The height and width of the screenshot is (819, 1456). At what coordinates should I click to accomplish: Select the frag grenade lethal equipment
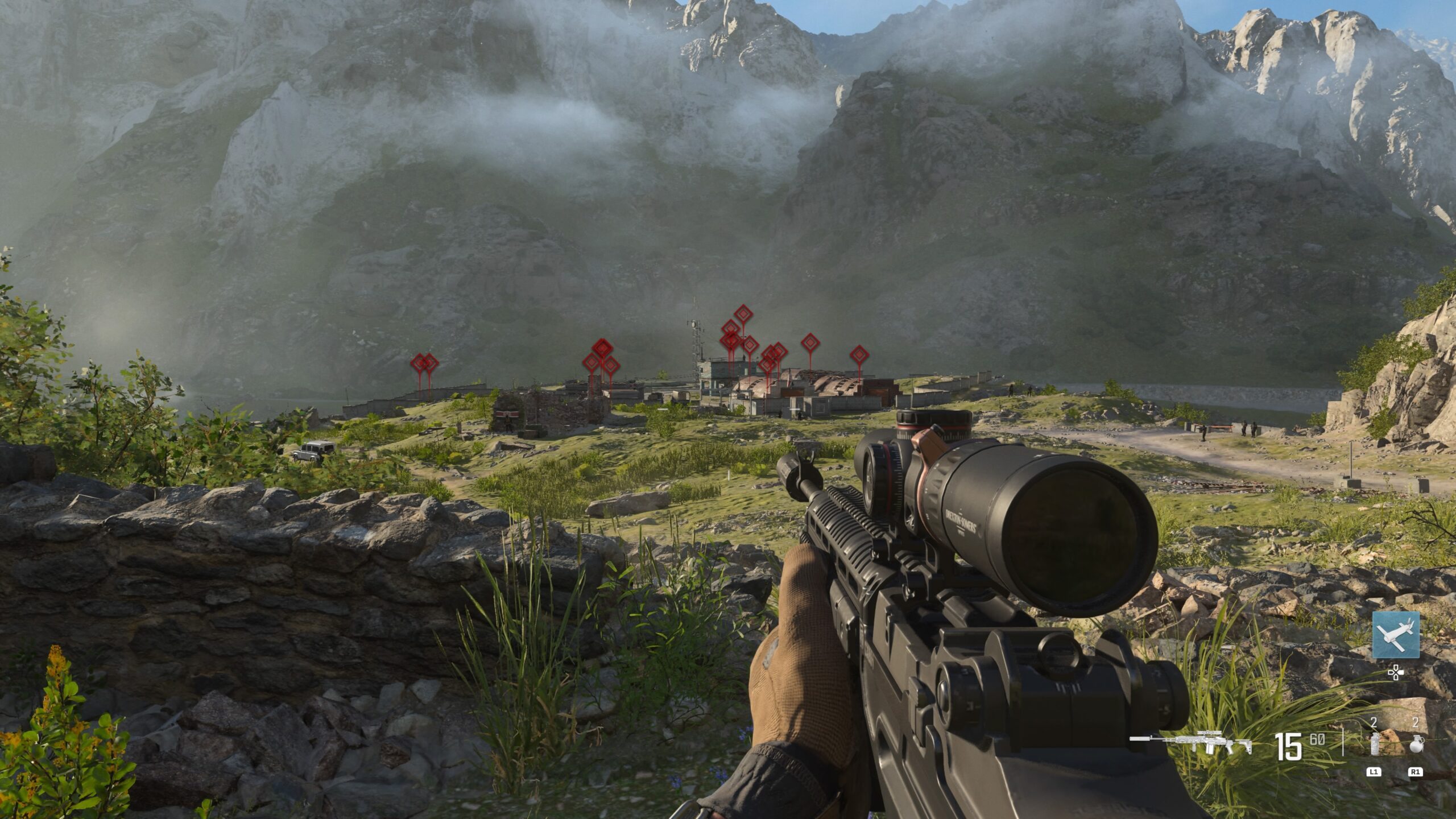(x=1415, y=743)
